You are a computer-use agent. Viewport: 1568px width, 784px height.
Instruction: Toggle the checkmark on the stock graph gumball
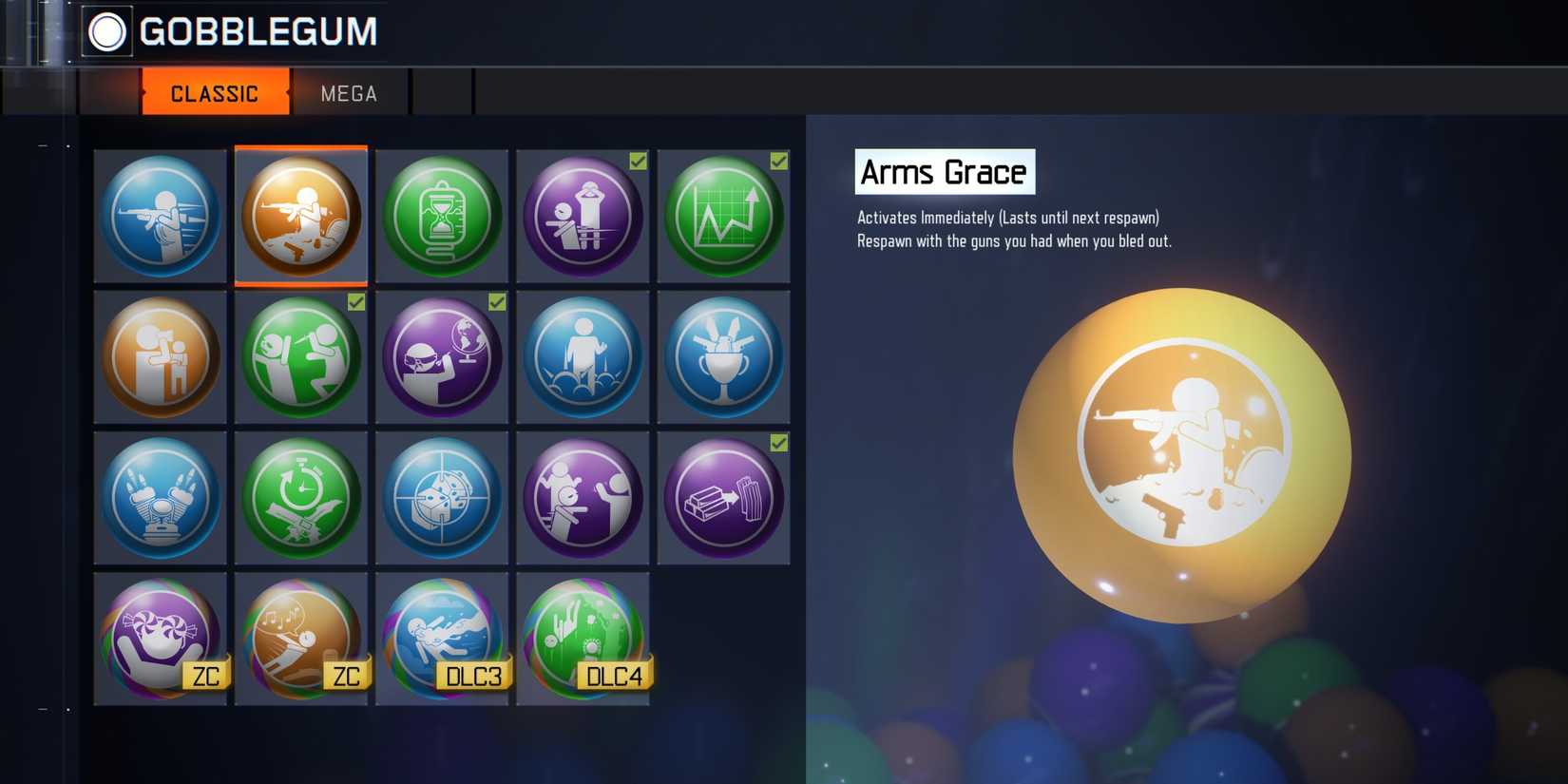click(x=777, y=162)
